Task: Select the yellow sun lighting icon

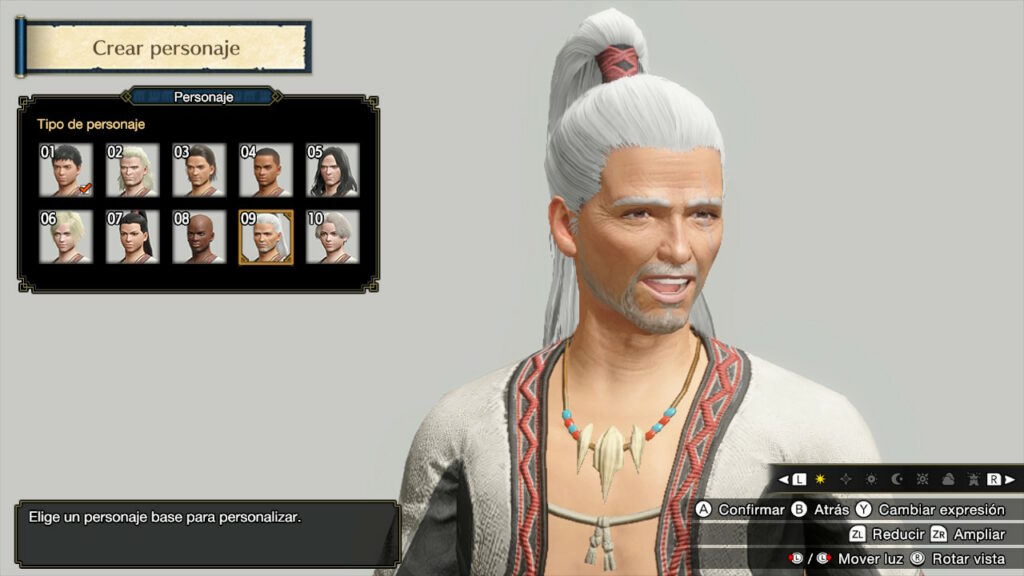Action: pyautogui.click(x=820, y=480)
